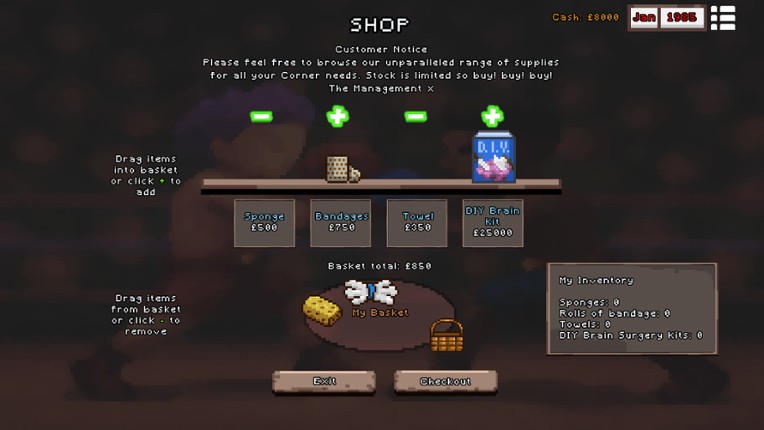The width and height of the screenshot is (764, 430).
Task: Select the white towel in the basket
Action: (x=370, y=291)
